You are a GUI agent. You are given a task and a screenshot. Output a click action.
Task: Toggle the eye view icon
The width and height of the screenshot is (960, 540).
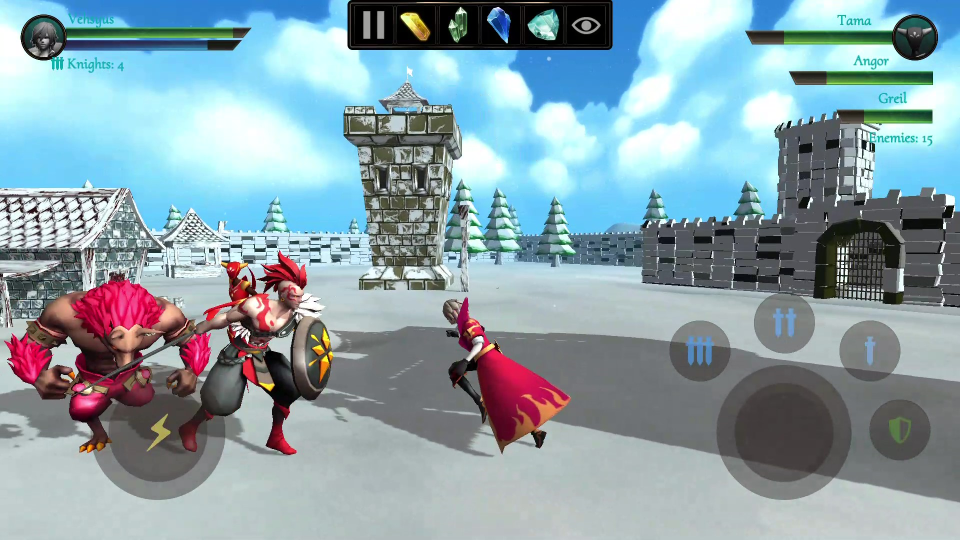pos(586,25)
